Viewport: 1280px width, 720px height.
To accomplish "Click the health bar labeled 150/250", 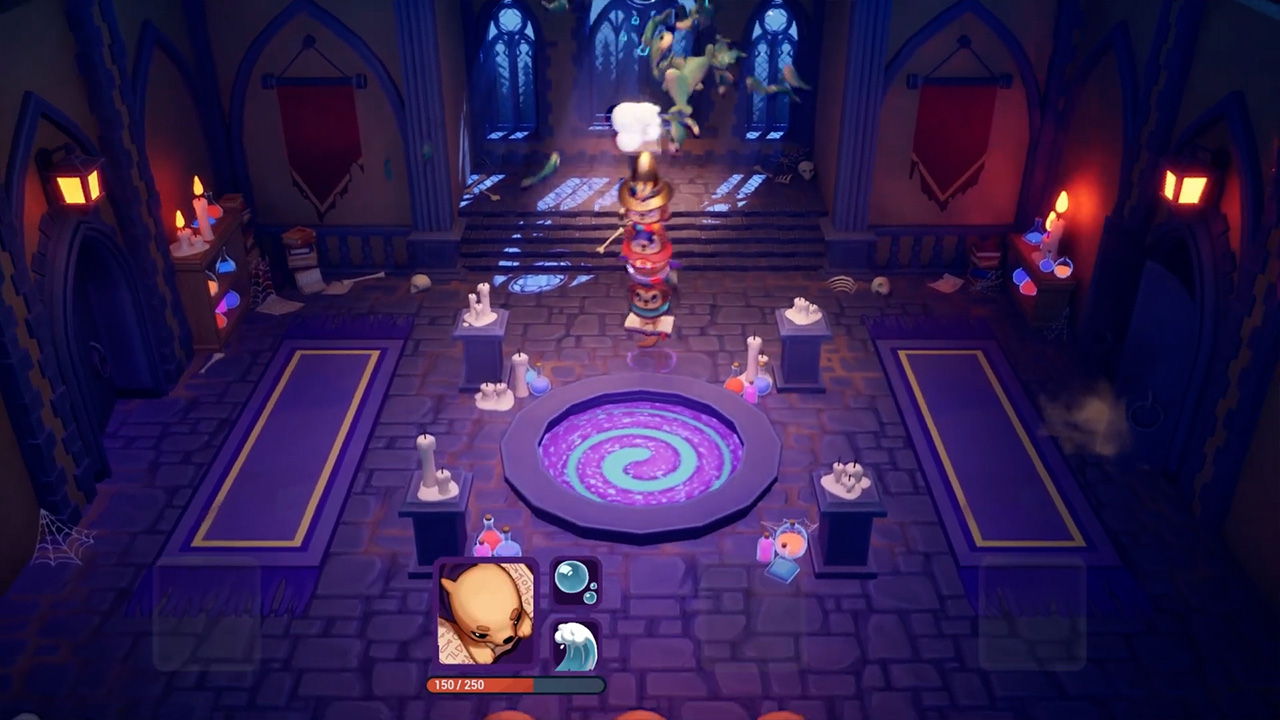I will pyautogui.click(x=513, y=685).
